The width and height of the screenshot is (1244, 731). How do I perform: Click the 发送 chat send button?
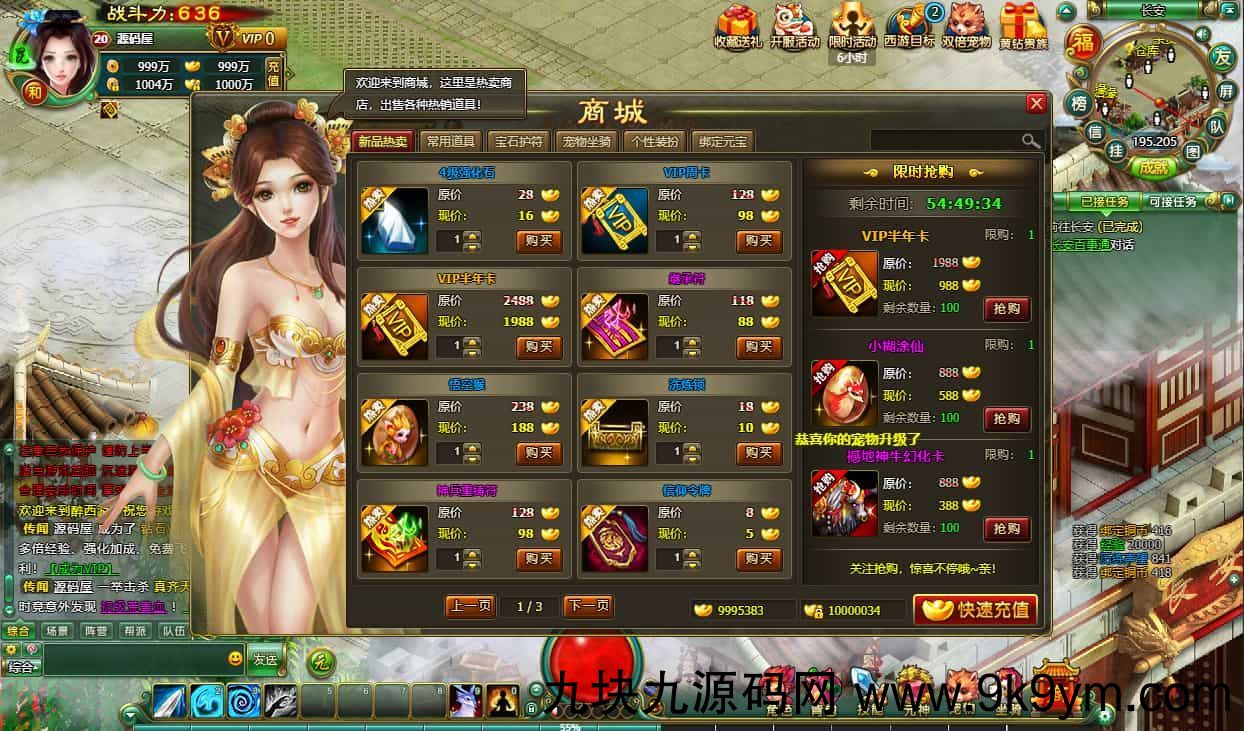265,659
